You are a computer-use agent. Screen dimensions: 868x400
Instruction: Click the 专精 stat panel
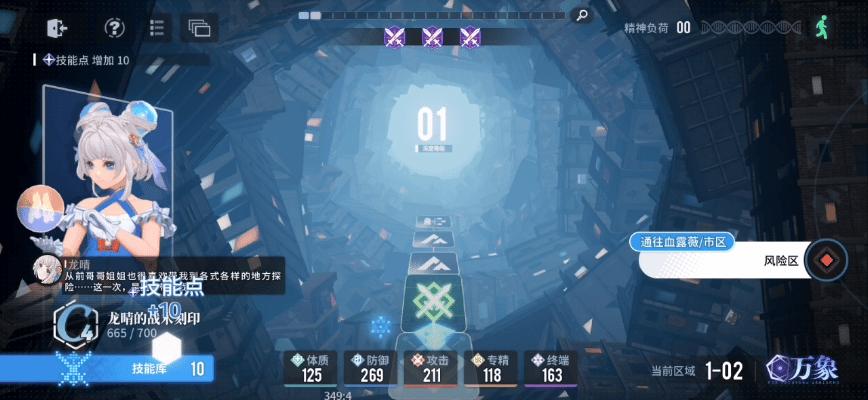click(x=492, y=368)
